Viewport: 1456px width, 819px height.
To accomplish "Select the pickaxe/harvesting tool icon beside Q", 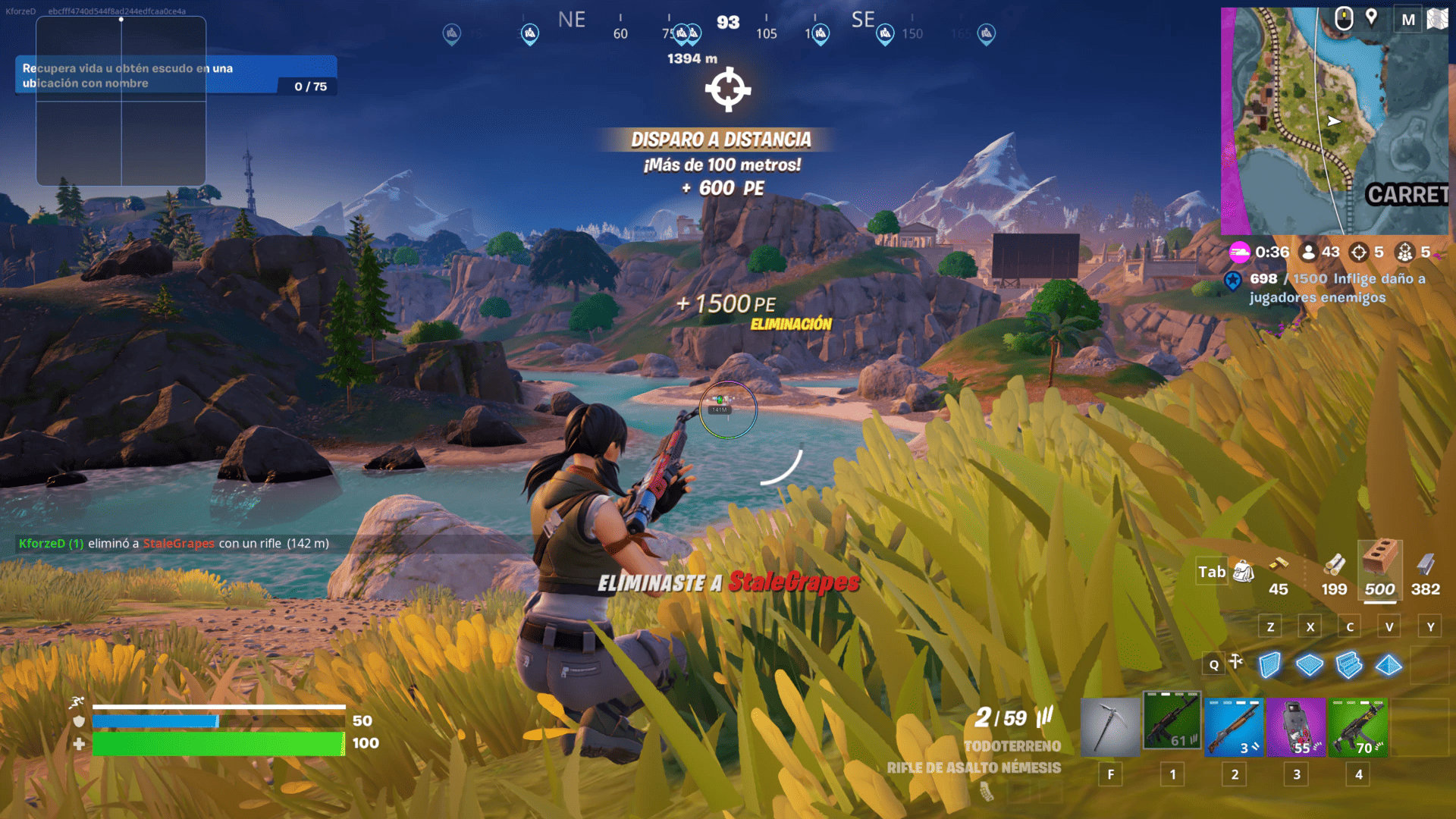I will coord(1236,662).
